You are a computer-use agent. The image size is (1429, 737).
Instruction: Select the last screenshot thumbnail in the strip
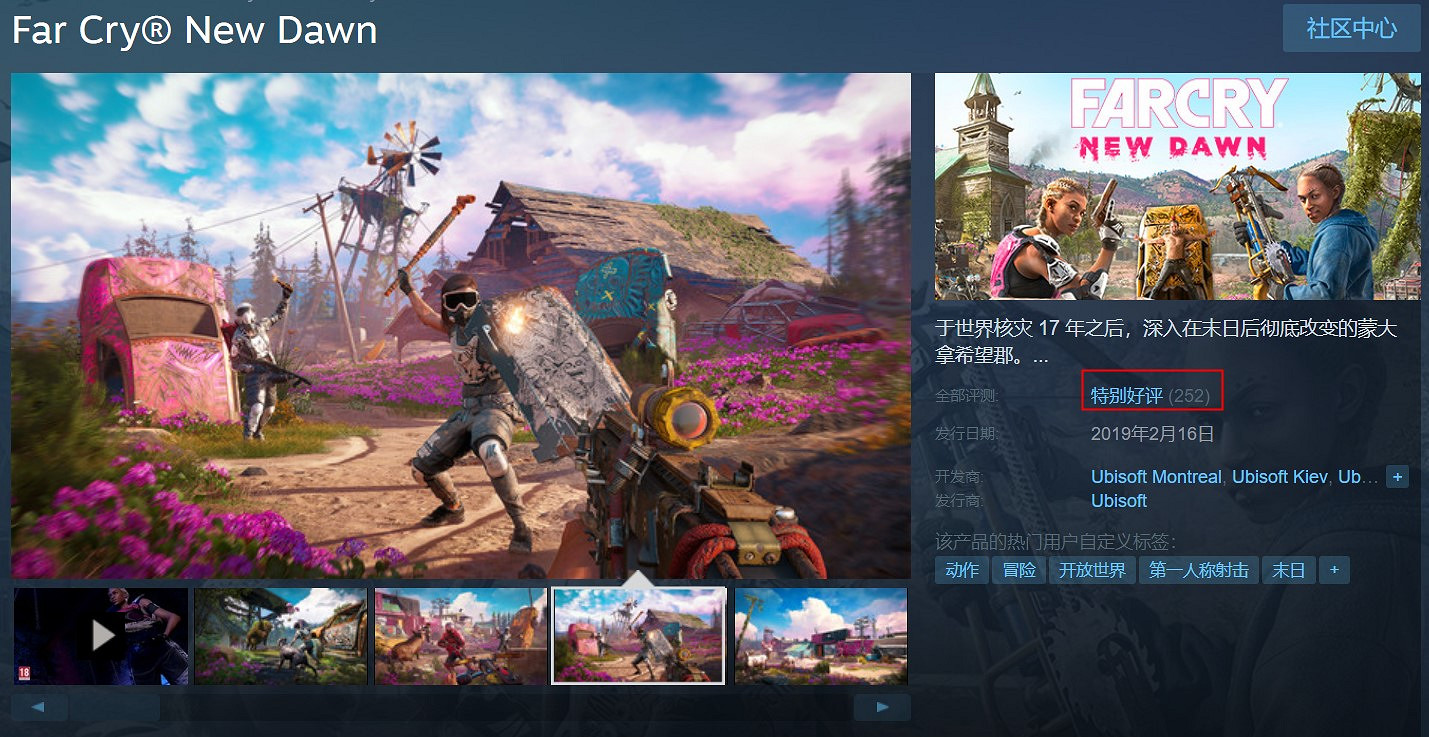tap(820, 636)
